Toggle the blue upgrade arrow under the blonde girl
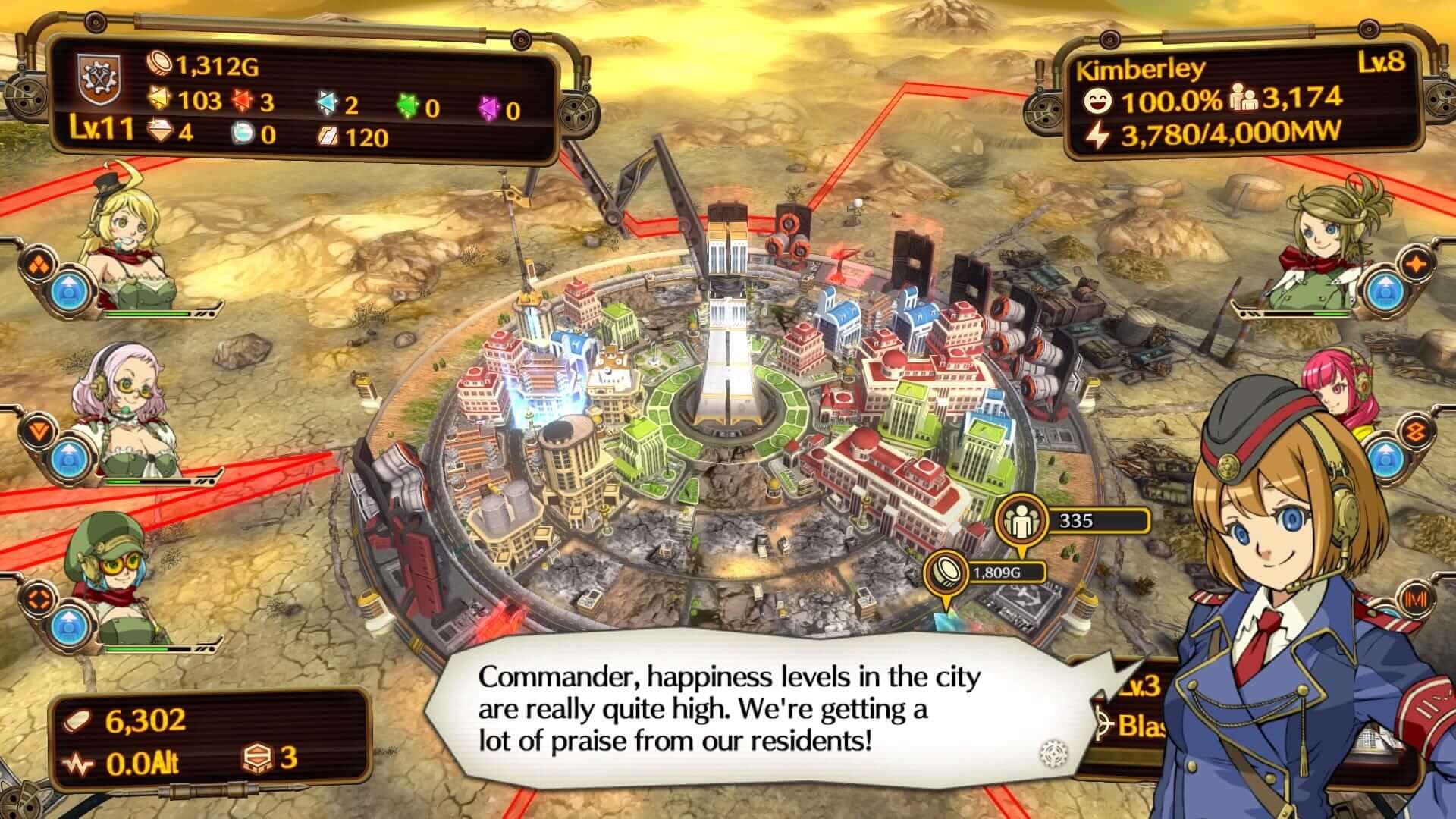This screenshot has height=819, width=1456. [70, 292]
